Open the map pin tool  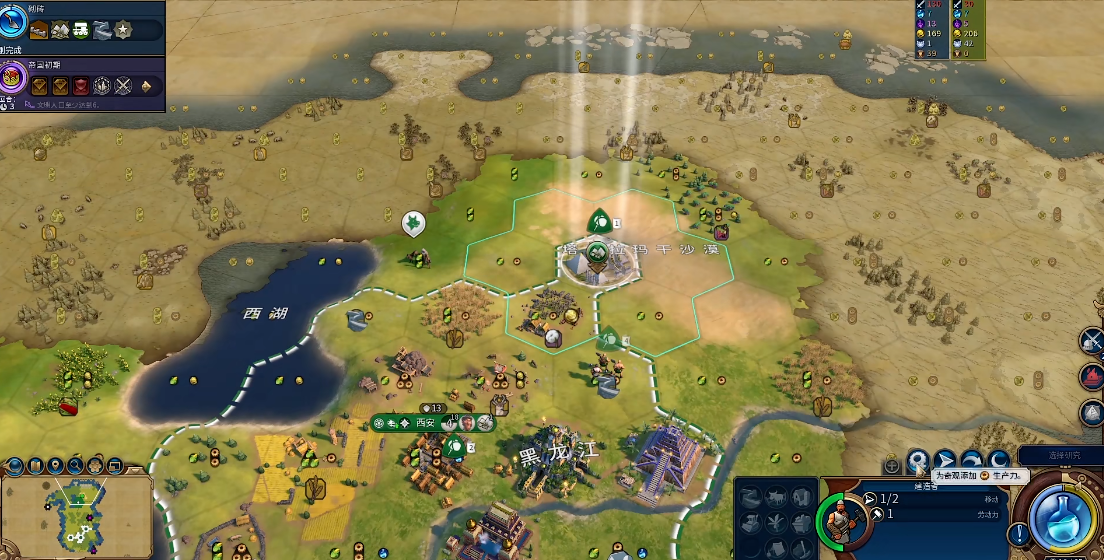55,465
